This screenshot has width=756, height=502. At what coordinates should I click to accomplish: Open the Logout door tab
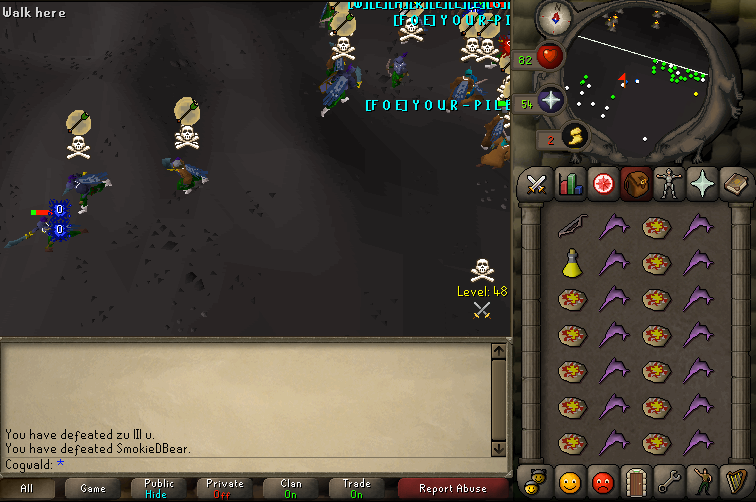tap(636, 481)
